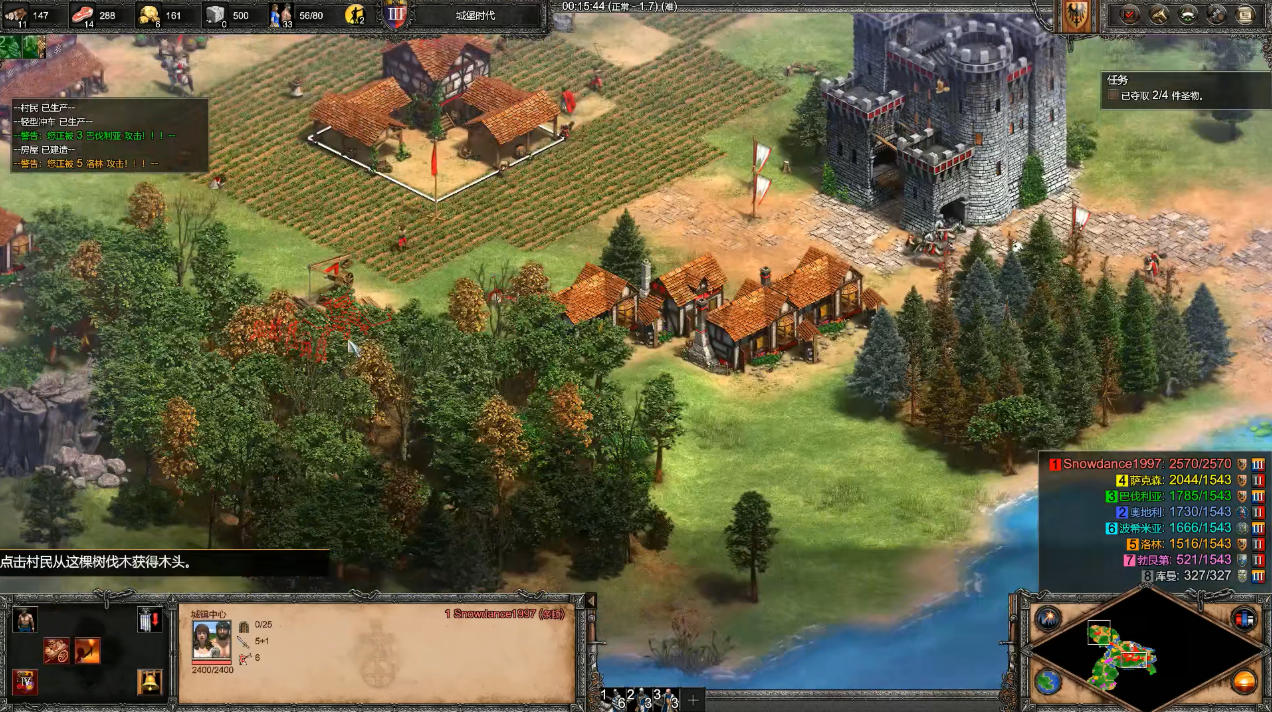Toggle the minimap colored banners mode
This screenshot has width=1272, height=712.
pyautogui.click(x=1244, y=618)
